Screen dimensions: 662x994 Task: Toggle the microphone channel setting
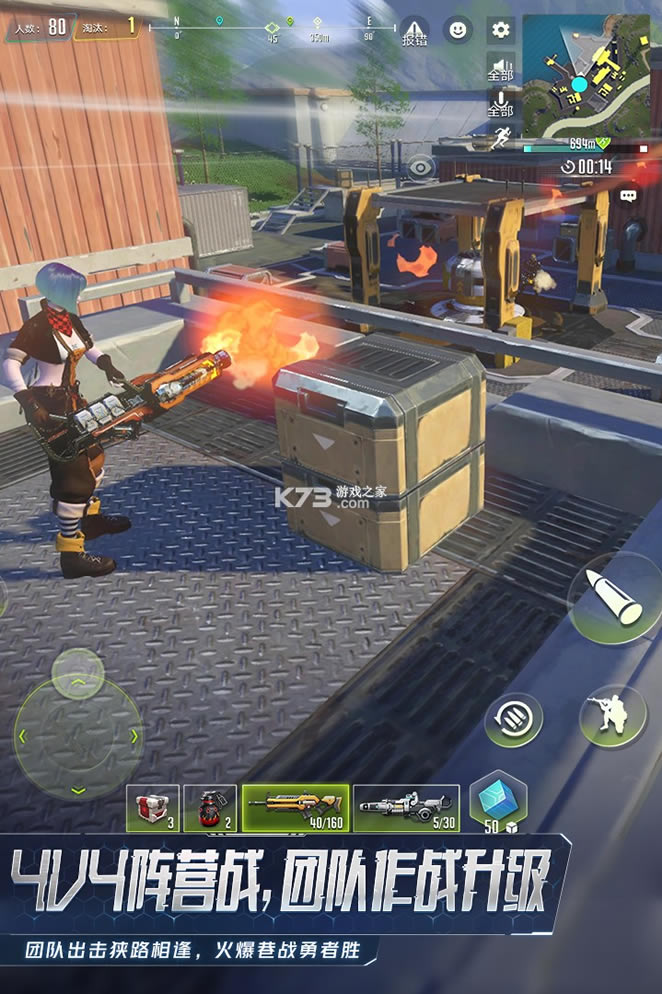coord(500,102)
